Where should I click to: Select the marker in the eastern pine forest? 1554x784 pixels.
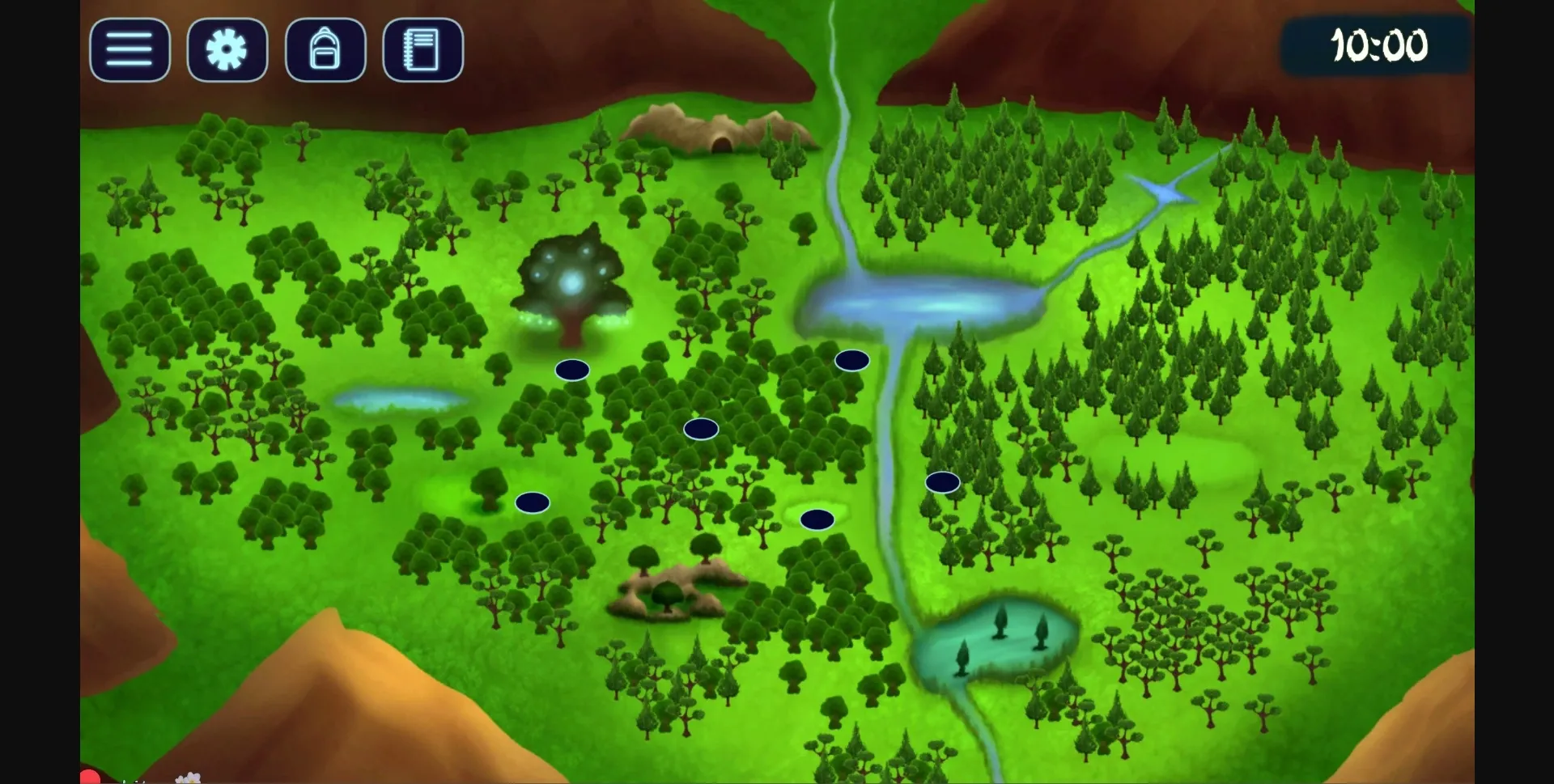942,481
